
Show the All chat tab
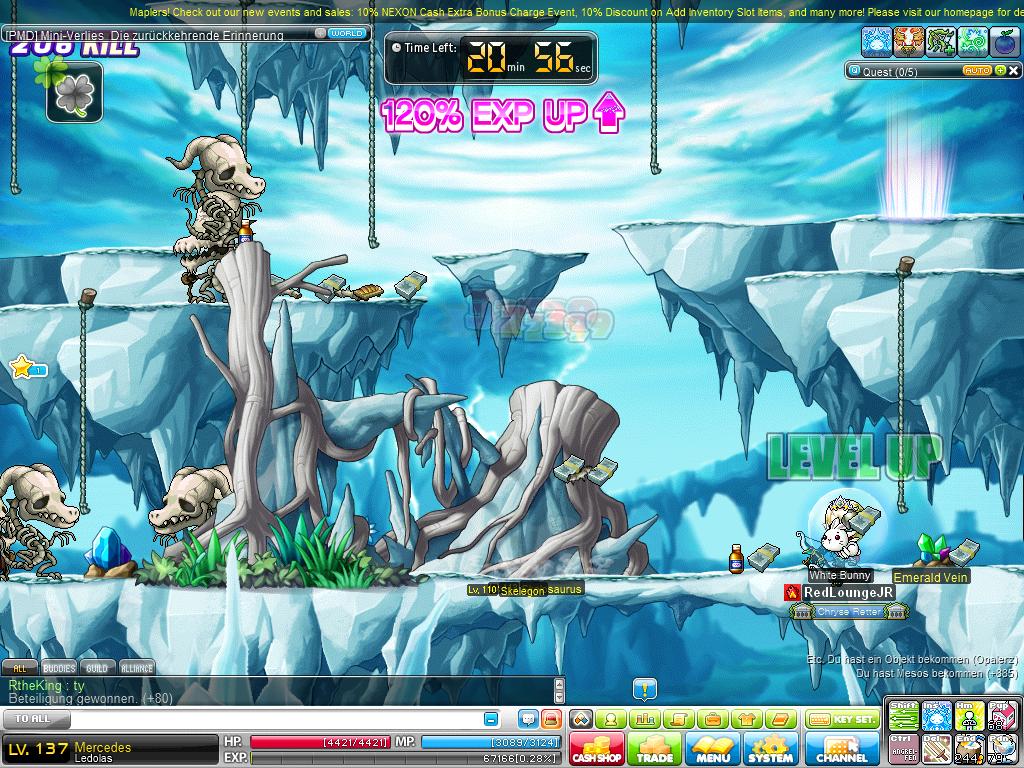point(19,667)
